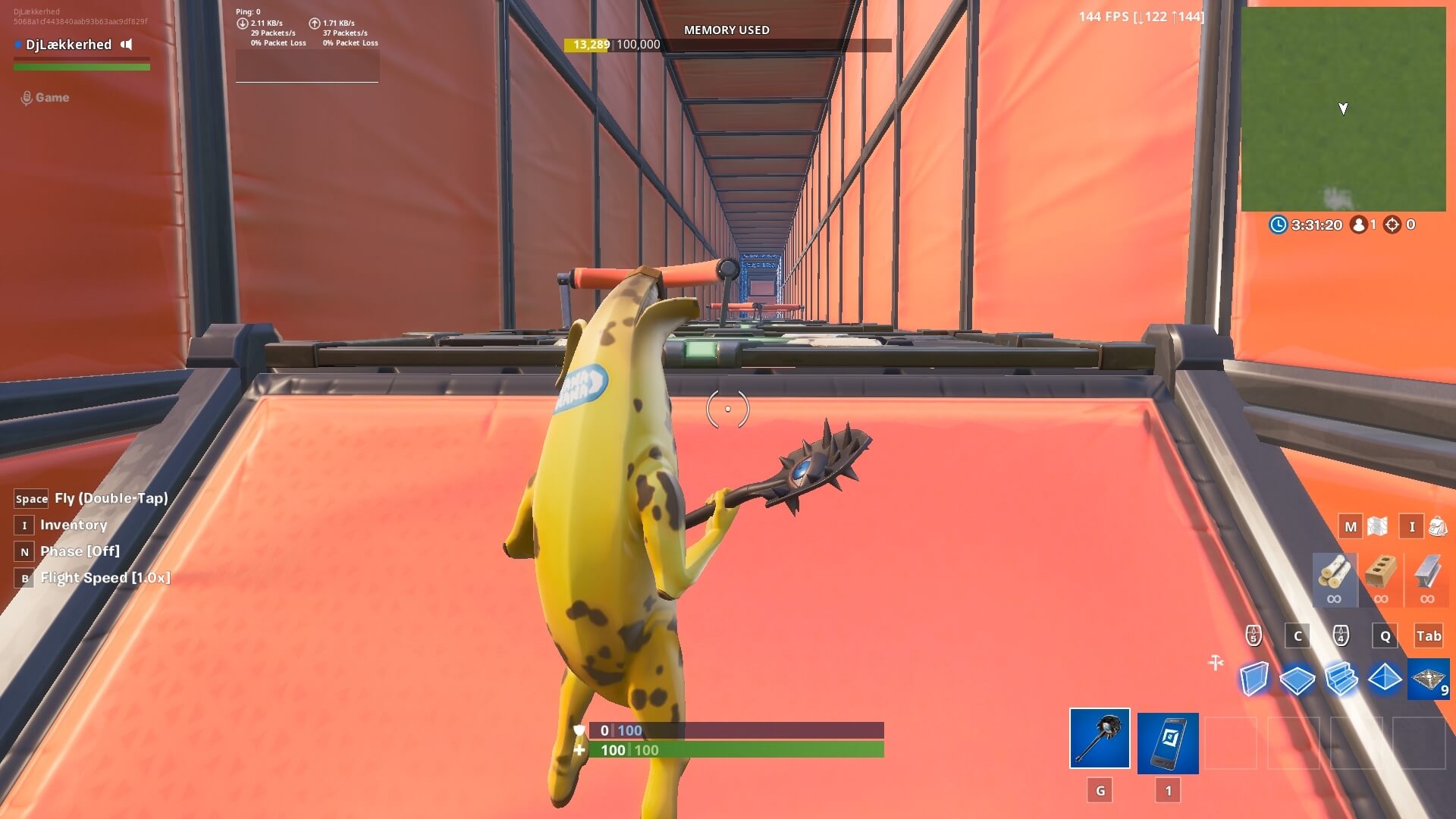Adjust Flight Speed via the B prompt
The height and width of the screenshot is (819, 1456).
click(24, 577)
